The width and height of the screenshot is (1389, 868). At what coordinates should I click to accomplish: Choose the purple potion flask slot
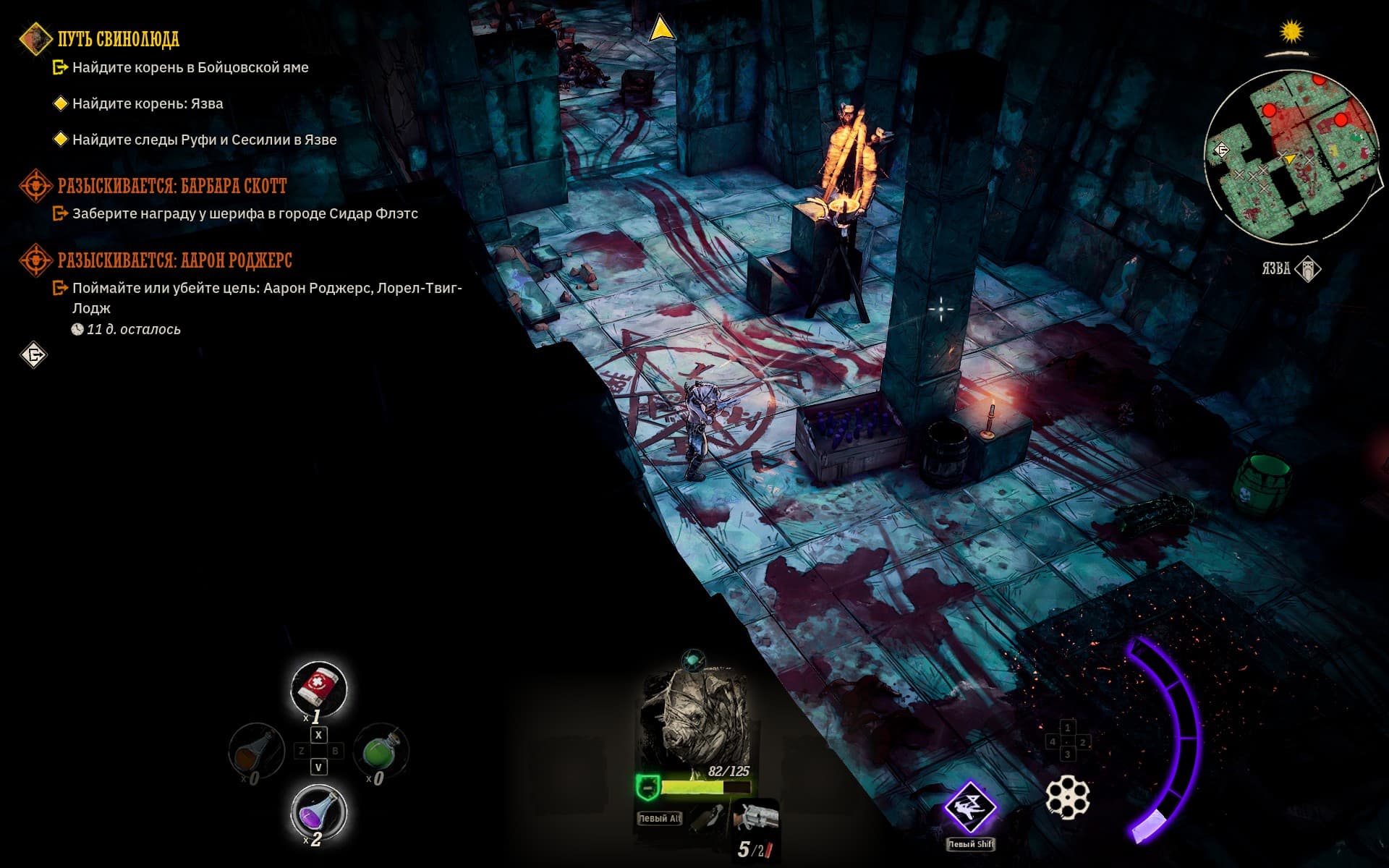318,811
